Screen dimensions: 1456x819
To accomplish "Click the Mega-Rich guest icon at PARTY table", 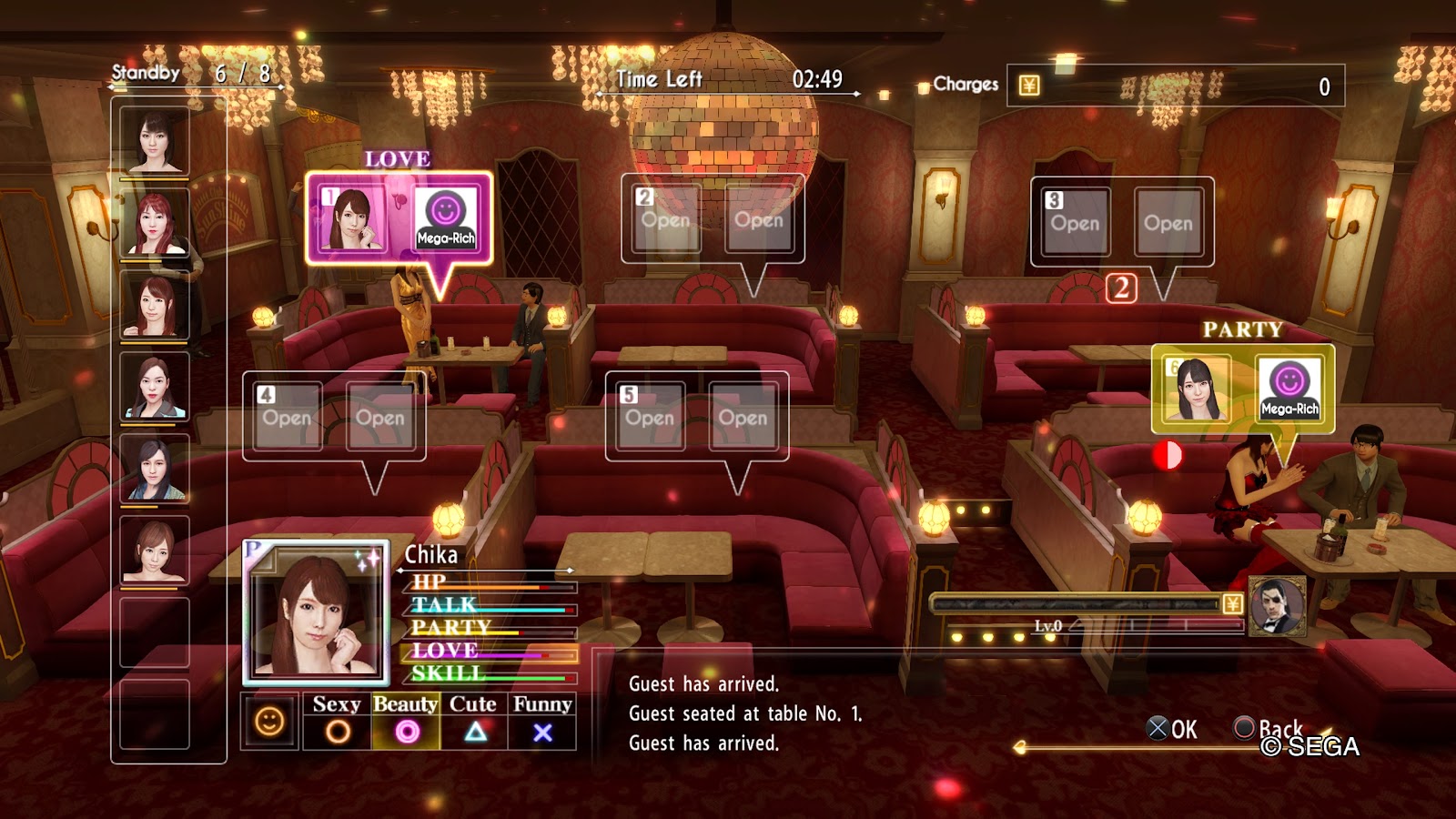I will pos(1289,389).
